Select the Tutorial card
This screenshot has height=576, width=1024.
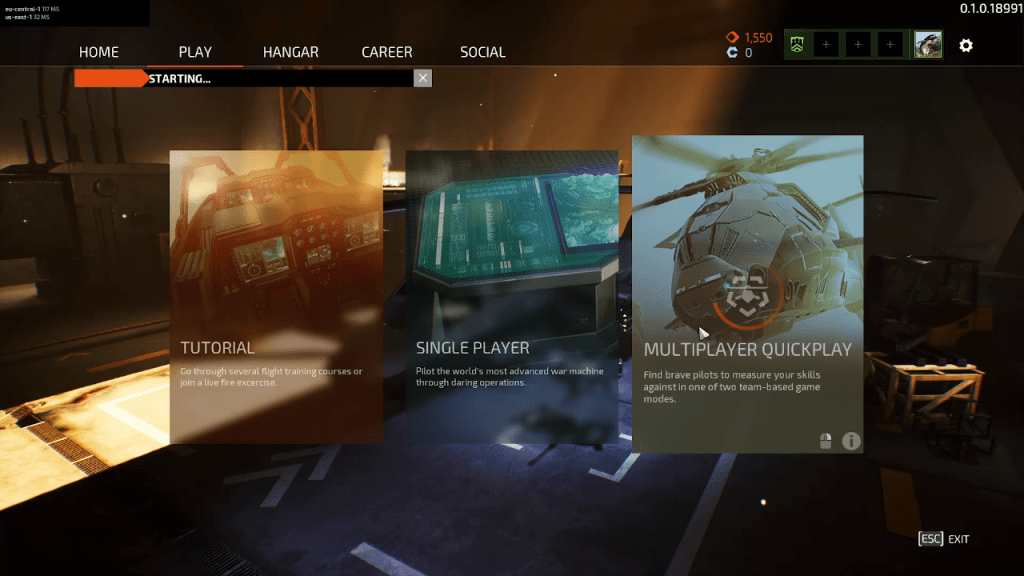click(x=276, y=296)
